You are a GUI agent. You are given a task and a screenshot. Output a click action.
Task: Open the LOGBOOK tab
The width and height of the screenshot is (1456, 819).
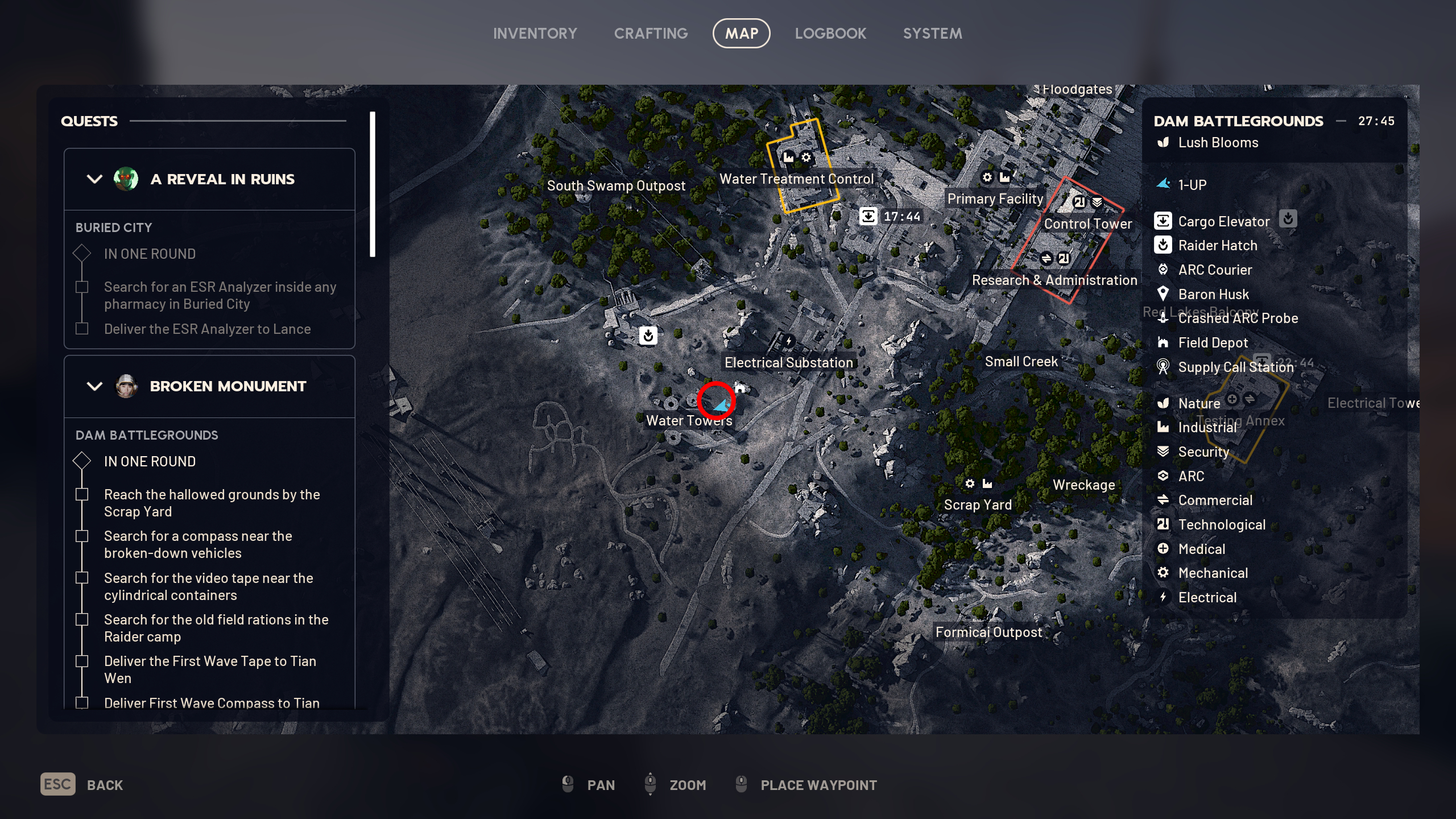tap(830, 33)
